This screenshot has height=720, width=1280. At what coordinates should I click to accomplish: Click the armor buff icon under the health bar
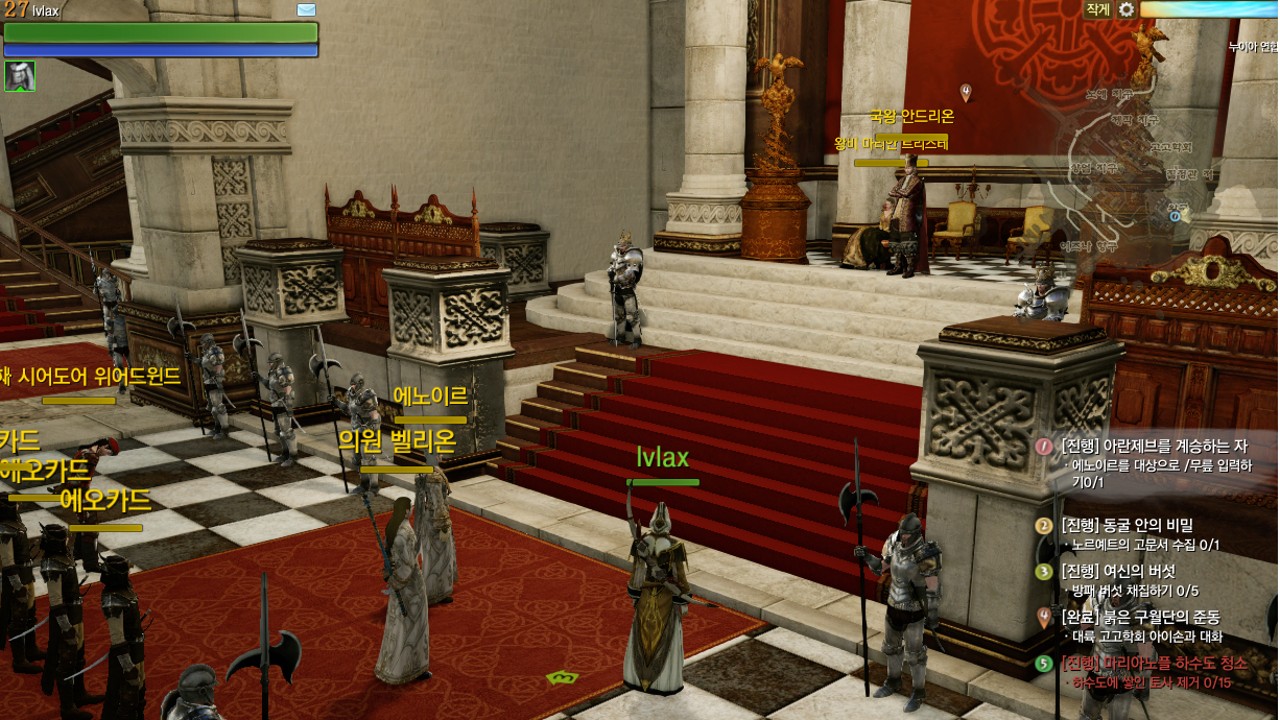click(20, 76)
